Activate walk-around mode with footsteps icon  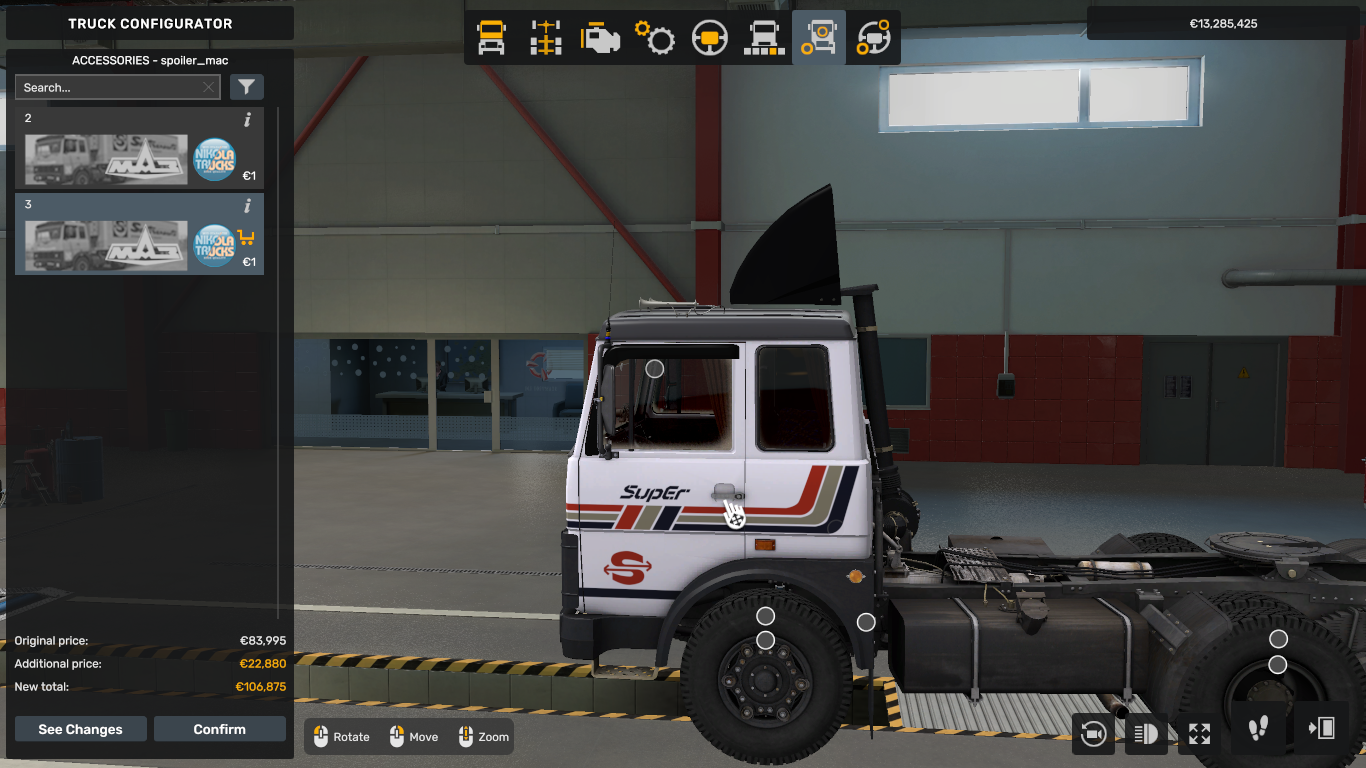1259,729
